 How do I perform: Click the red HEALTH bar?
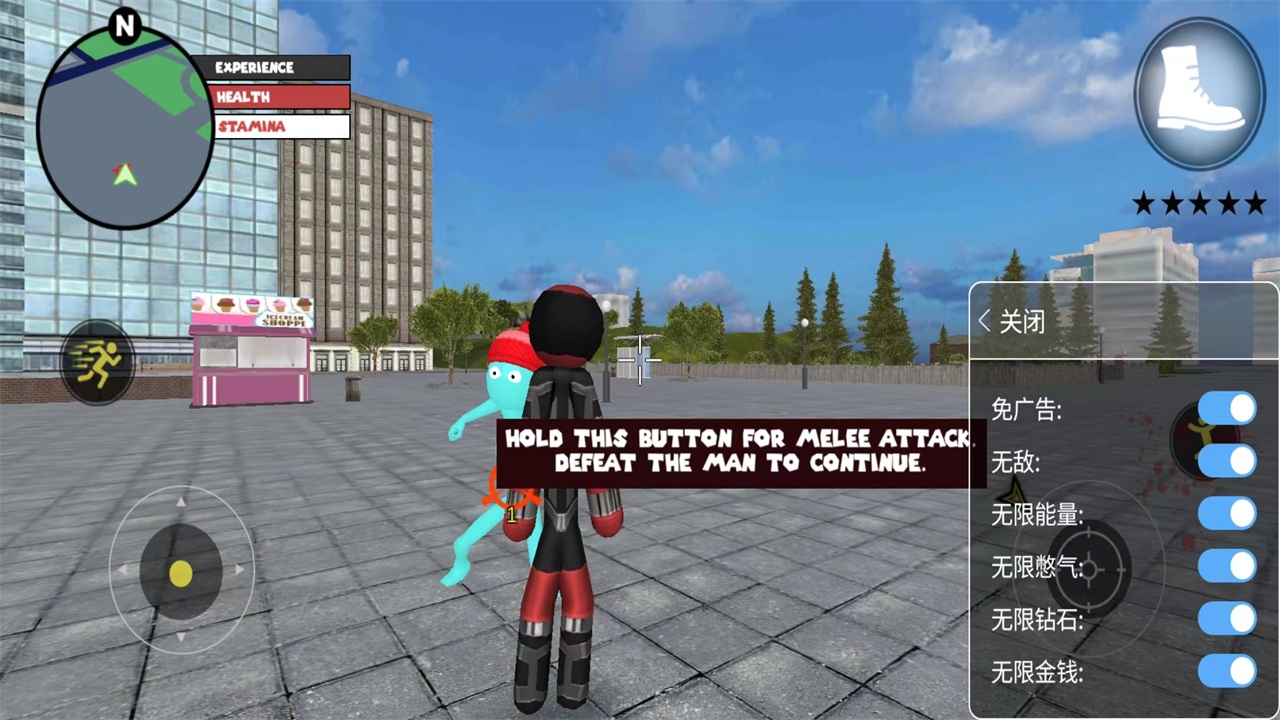280,97
